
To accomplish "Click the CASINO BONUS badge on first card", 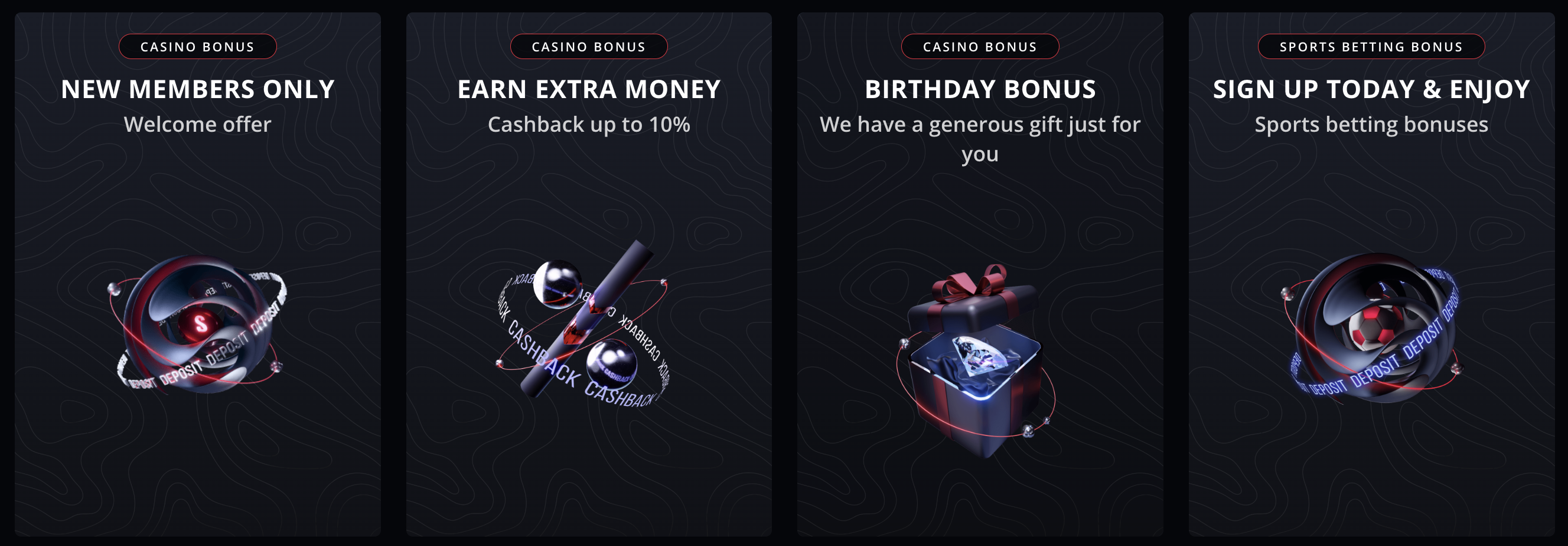I will click(198, 46).
